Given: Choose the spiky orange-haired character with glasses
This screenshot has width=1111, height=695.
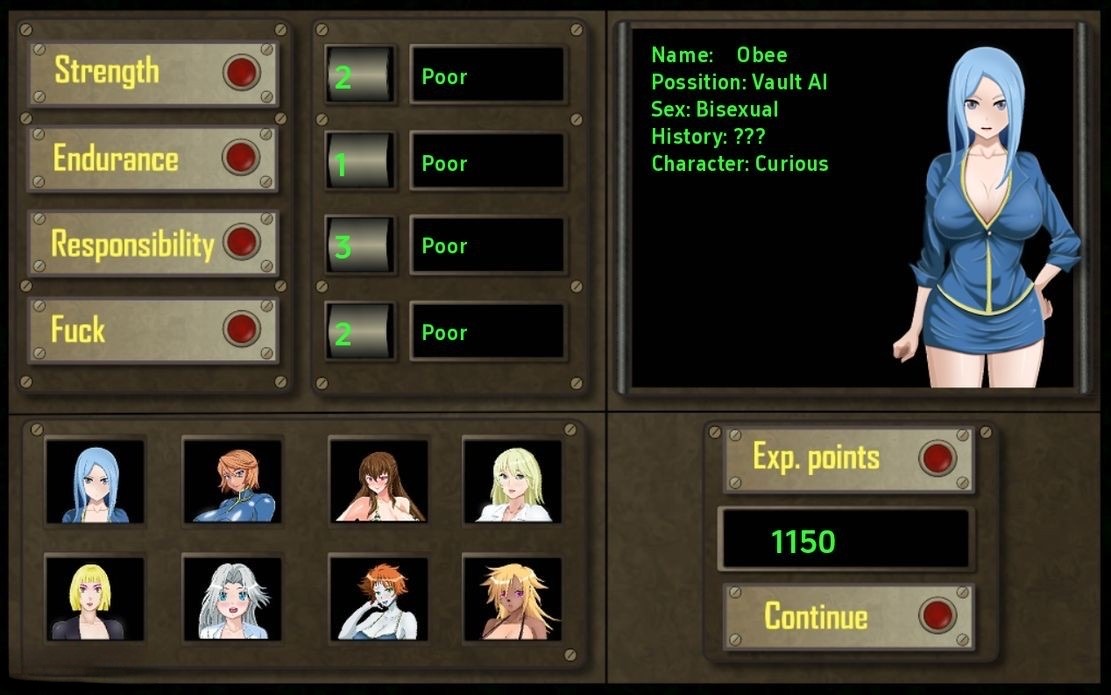Looking at the screenshot, I should [379, 599].
